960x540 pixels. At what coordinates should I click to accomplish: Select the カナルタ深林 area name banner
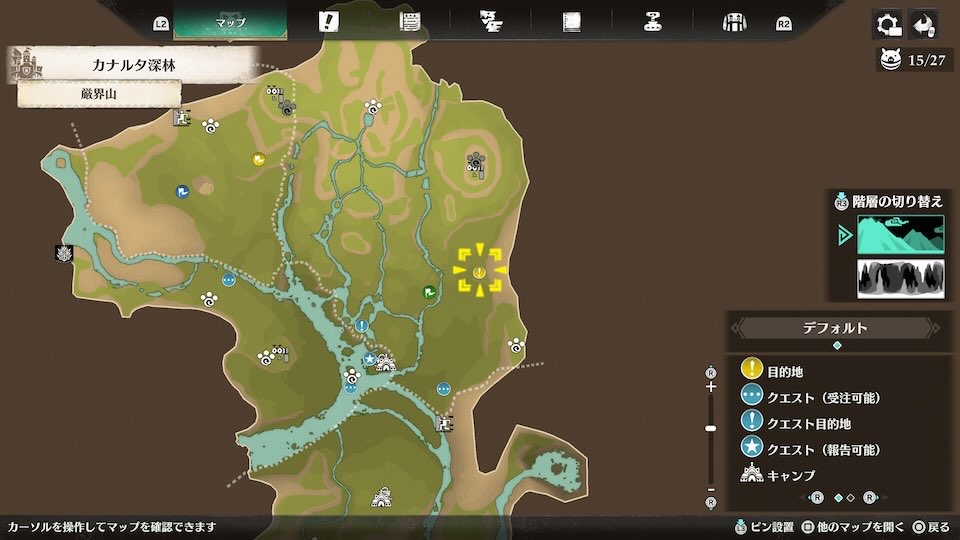pos(140,66)
